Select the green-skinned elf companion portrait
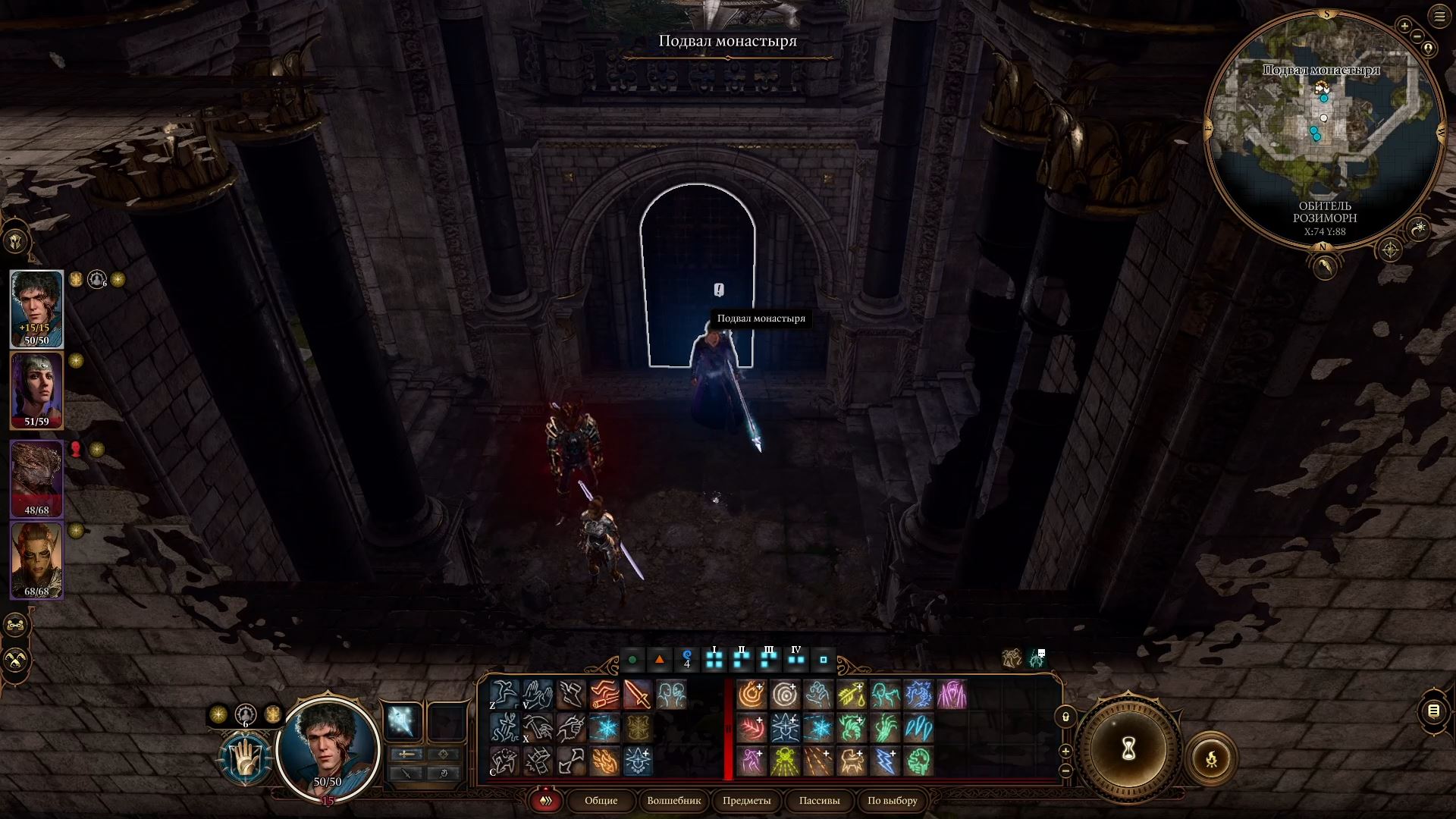The image size is (1456, 819). 36,560
